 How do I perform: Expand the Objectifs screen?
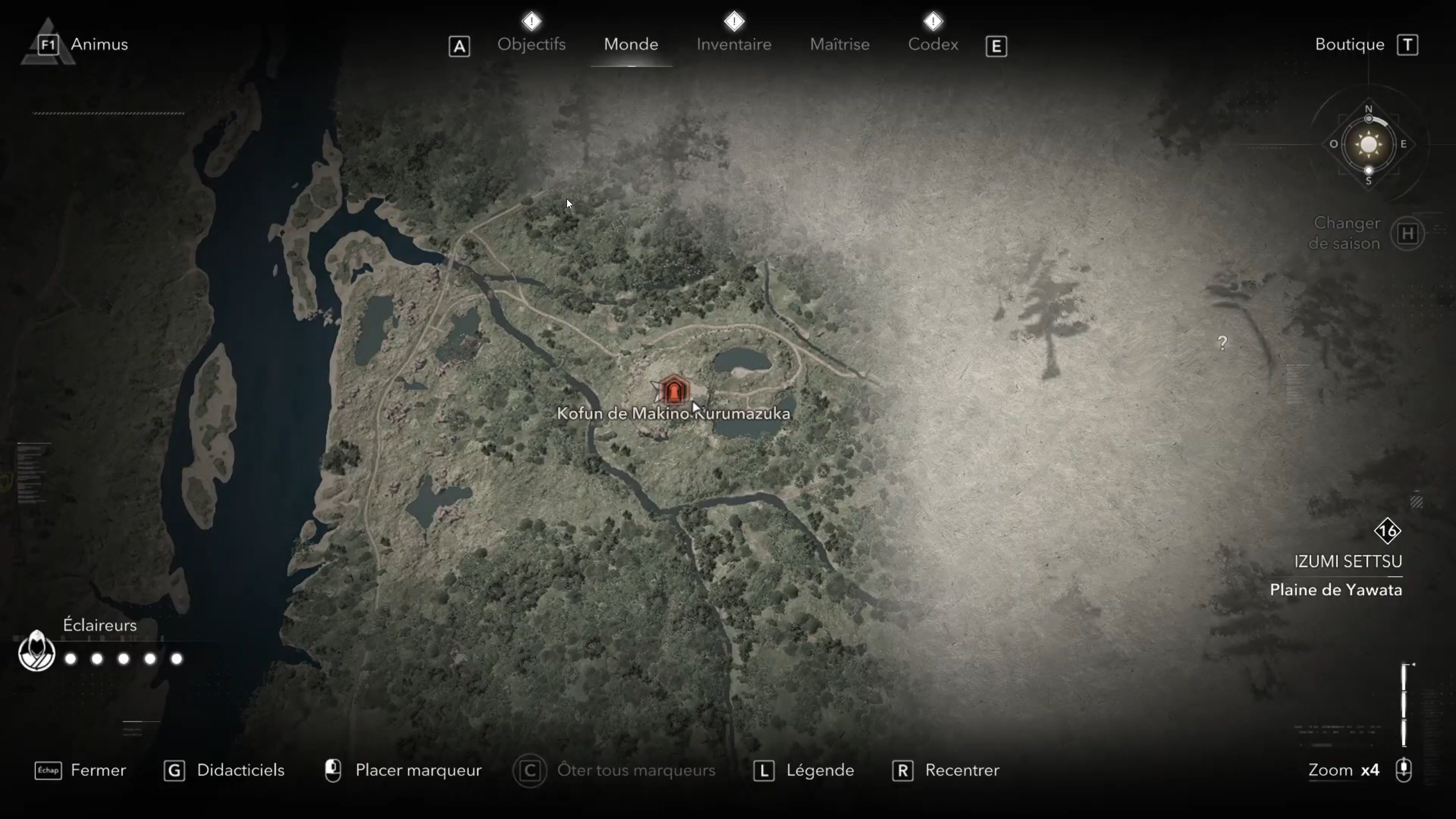click(532, 44)
